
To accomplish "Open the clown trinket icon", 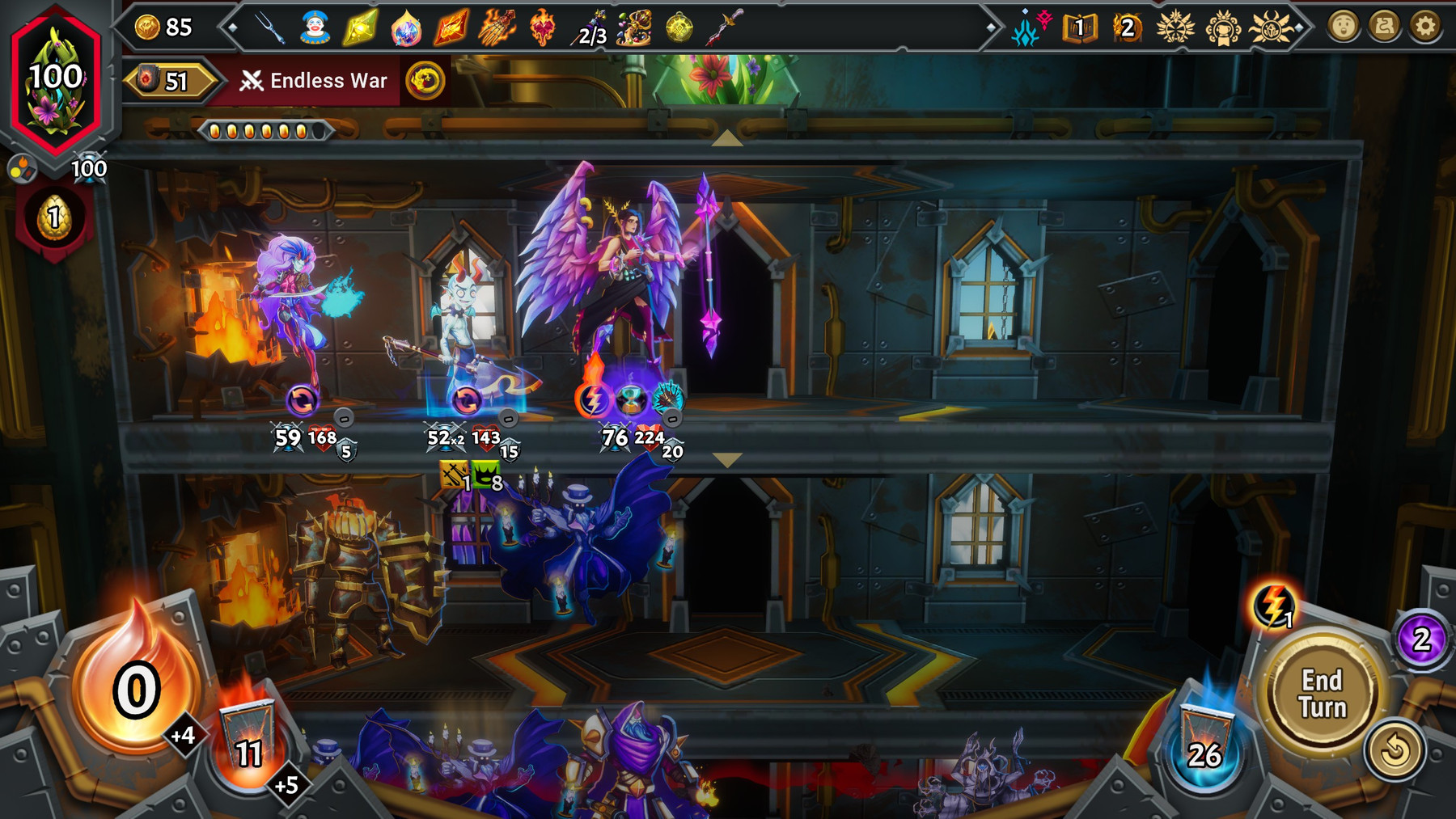I will 314,27.
